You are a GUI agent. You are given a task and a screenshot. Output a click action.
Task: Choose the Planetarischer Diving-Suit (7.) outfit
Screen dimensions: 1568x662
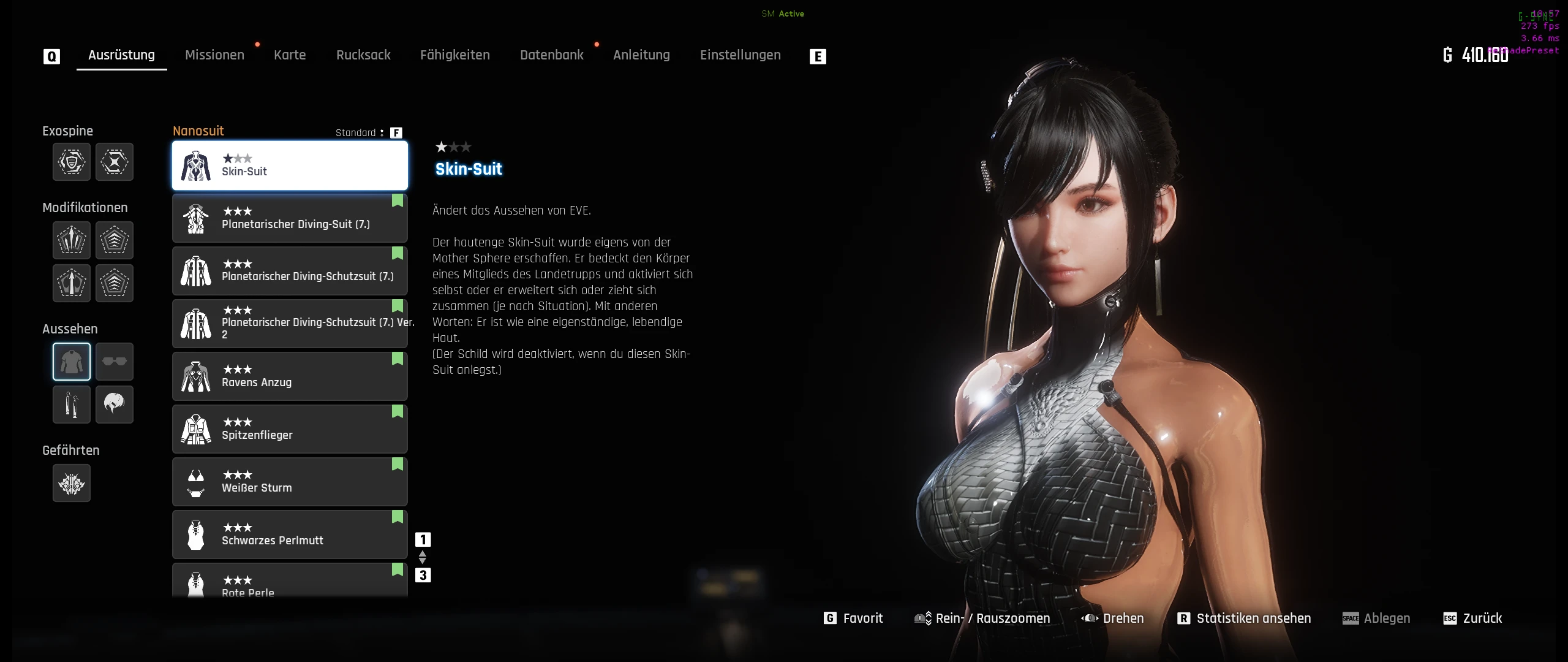290,218
